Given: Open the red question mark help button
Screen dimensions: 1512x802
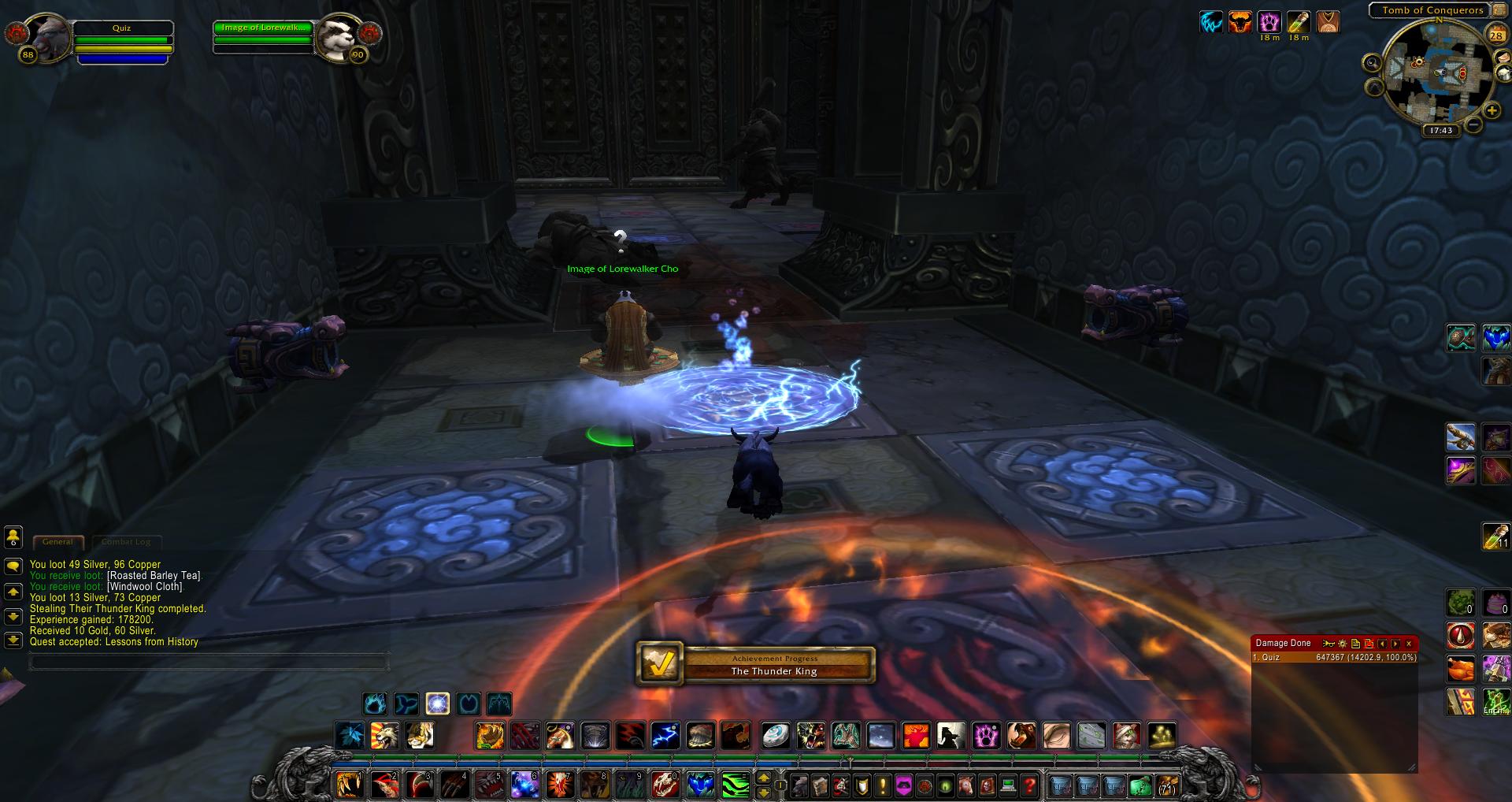Looking at the screenshot, I should 1028,785.
